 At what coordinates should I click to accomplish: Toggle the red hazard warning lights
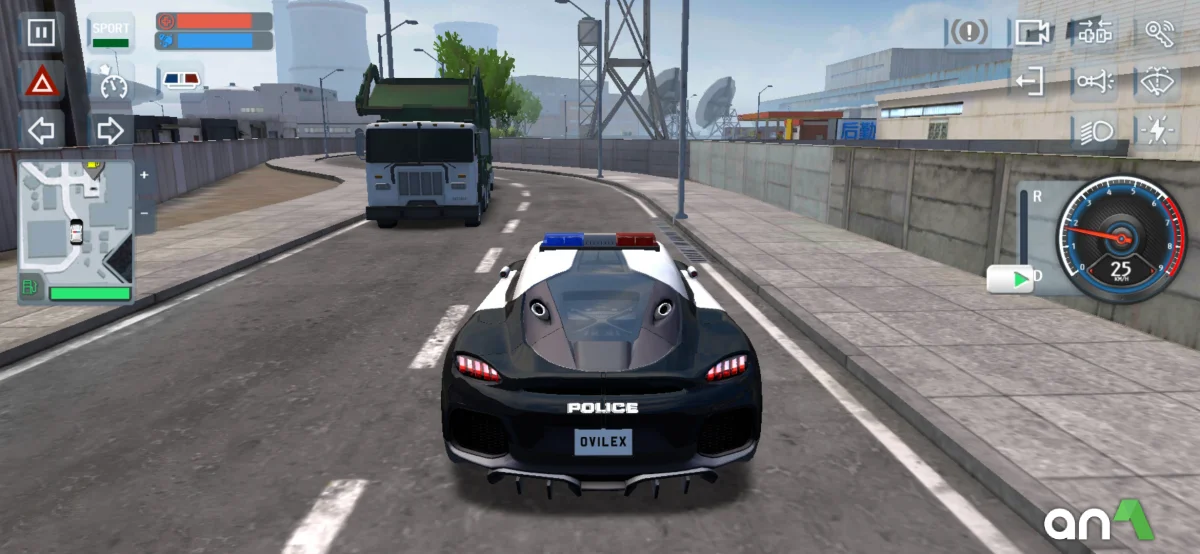tap(42, 82)
